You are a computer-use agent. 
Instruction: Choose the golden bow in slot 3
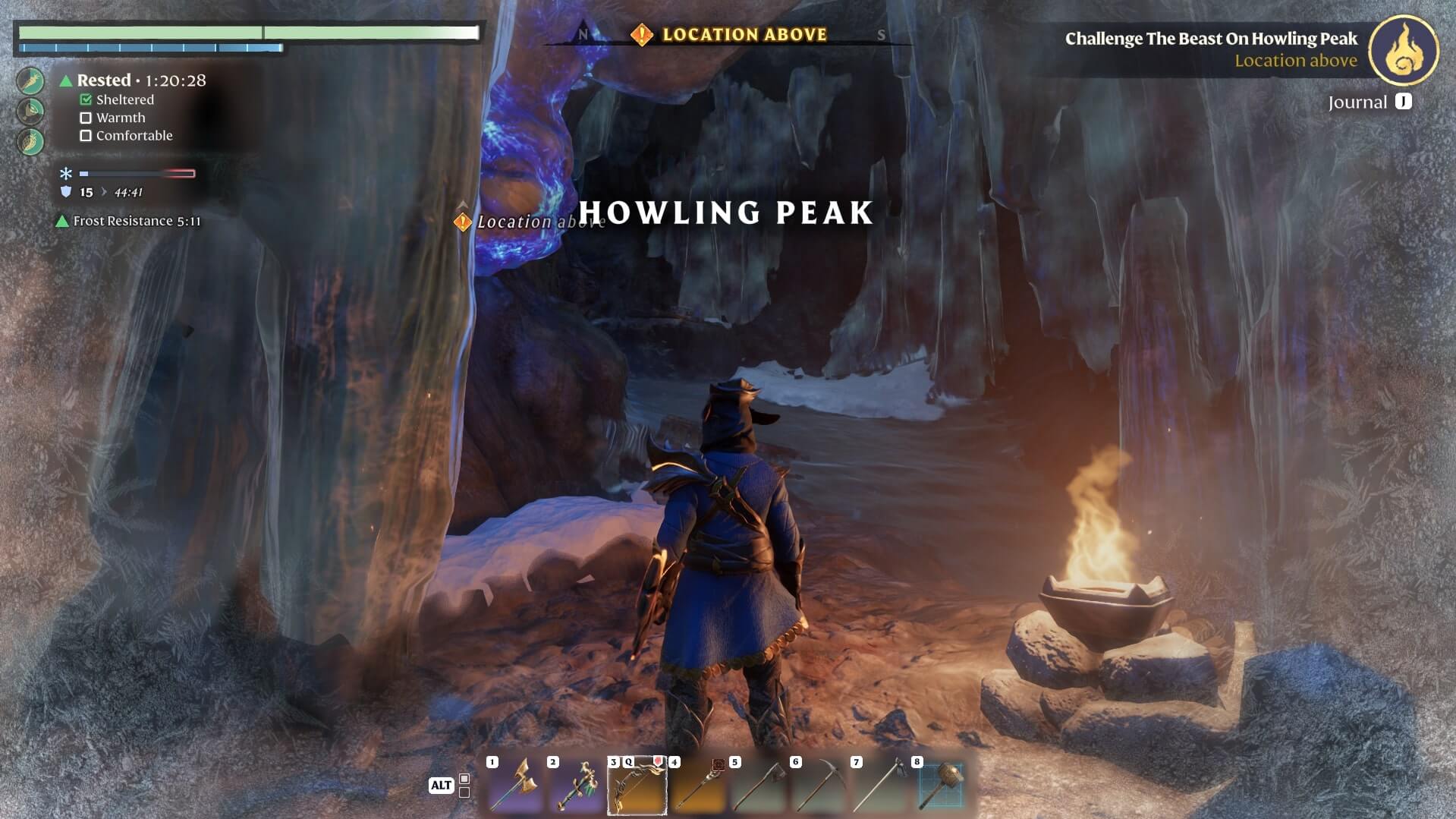[637, 786]
